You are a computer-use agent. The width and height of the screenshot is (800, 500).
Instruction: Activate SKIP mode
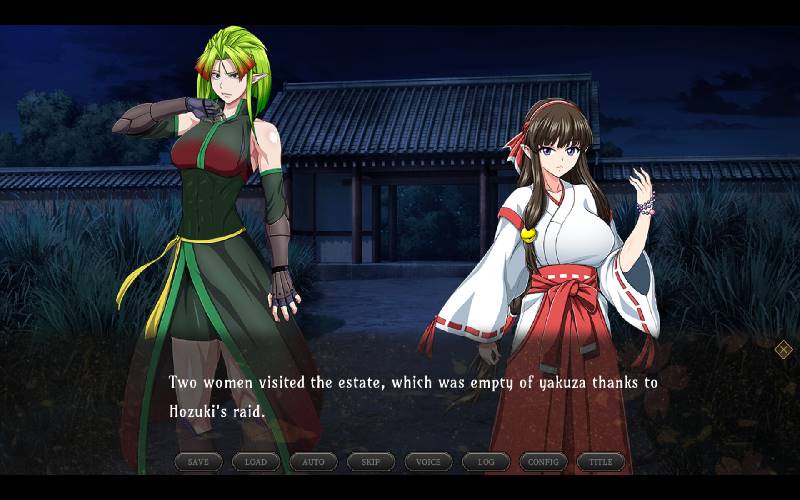(371, 462)
